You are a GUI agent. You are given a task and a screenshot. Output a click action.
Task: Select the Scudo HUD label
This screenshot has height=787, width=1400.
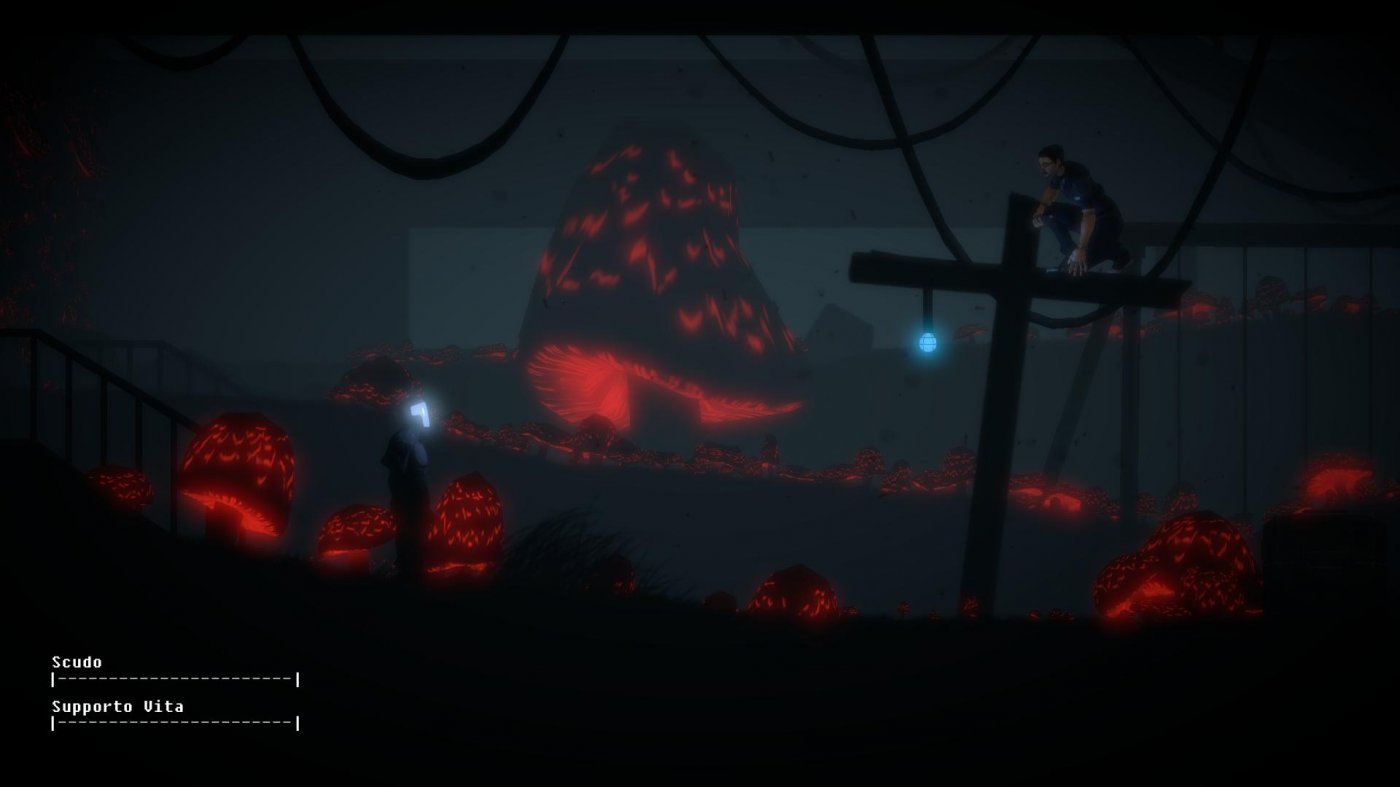75,662
